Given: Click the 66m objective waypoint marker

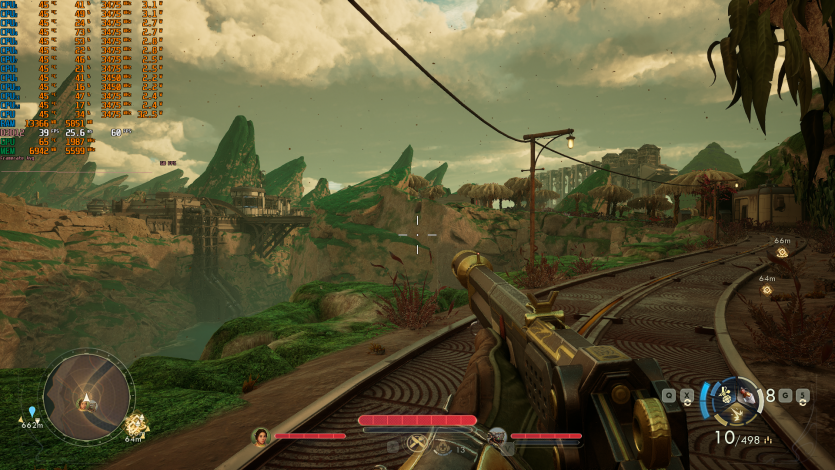Looking at the screenshot, I should (782, 253).
